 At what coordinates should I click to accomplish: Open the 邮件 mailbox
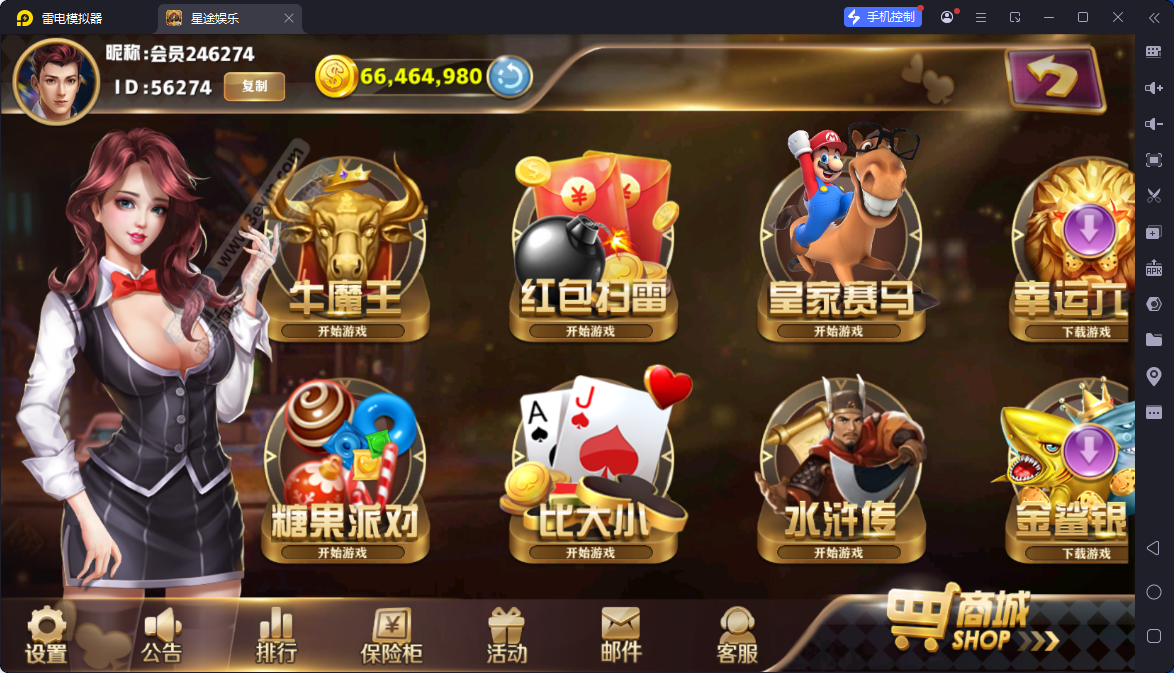tap(621, 636)
